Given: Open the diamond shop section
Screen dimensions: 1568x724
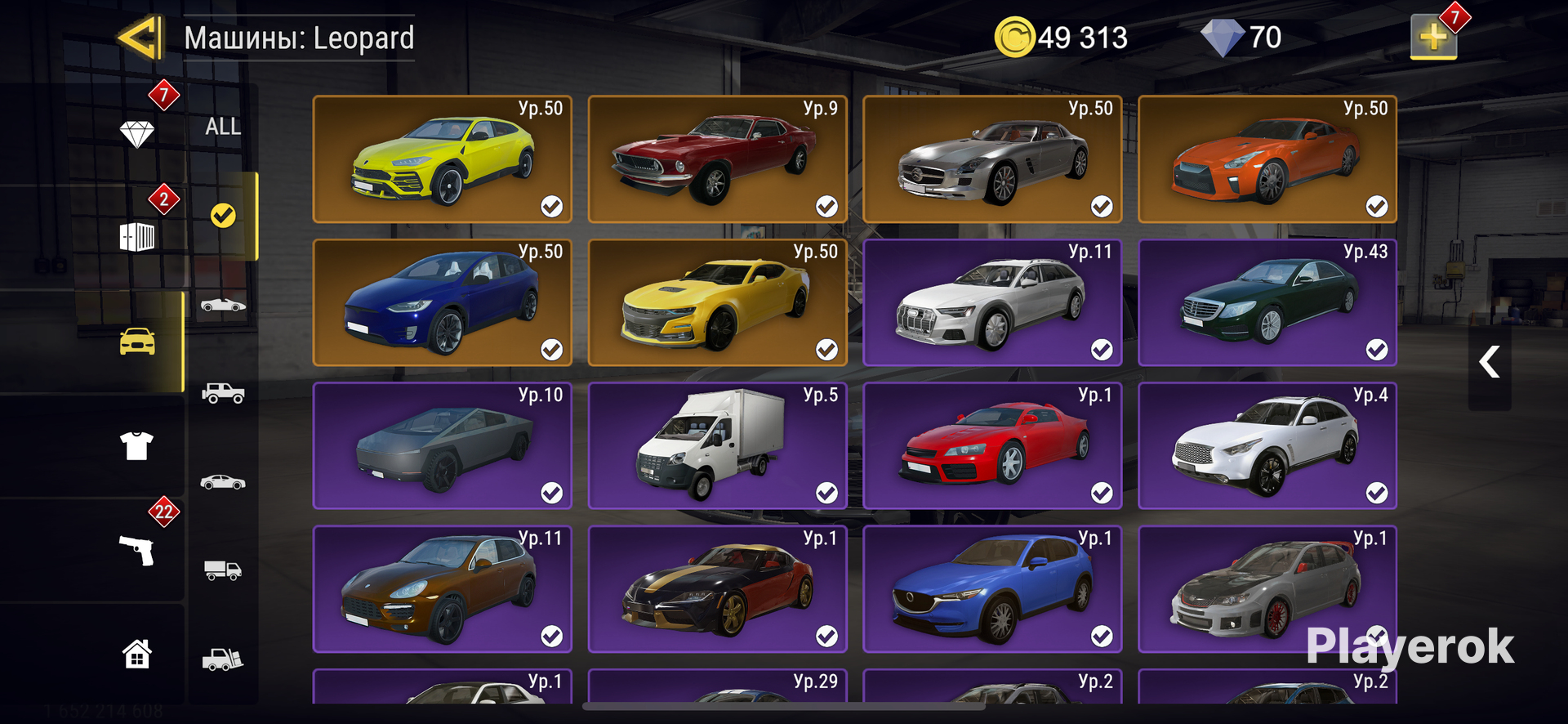Looking at the screenshot, I should (137, 133).
